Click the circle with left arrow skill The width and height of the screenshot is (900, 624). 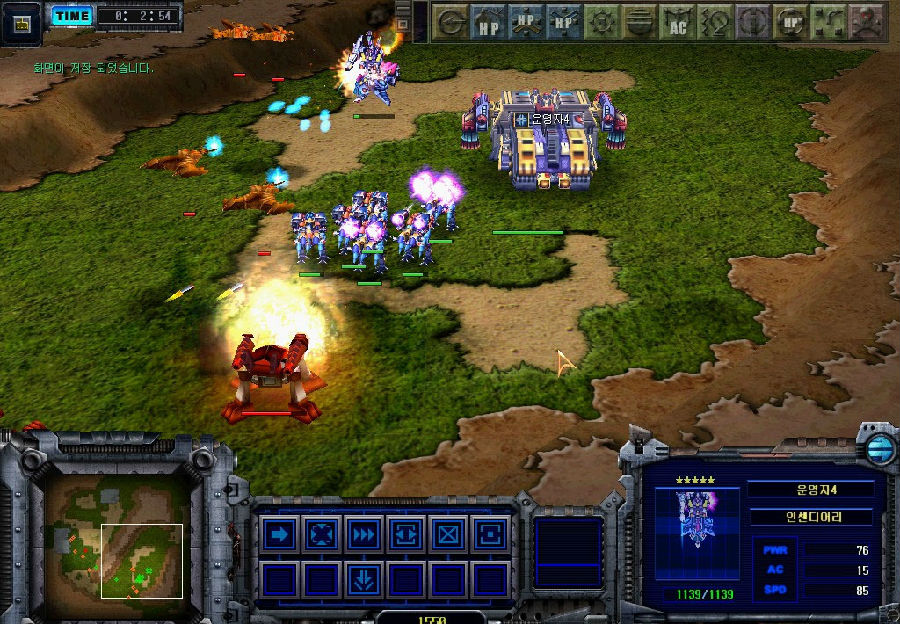coord(452,22)
